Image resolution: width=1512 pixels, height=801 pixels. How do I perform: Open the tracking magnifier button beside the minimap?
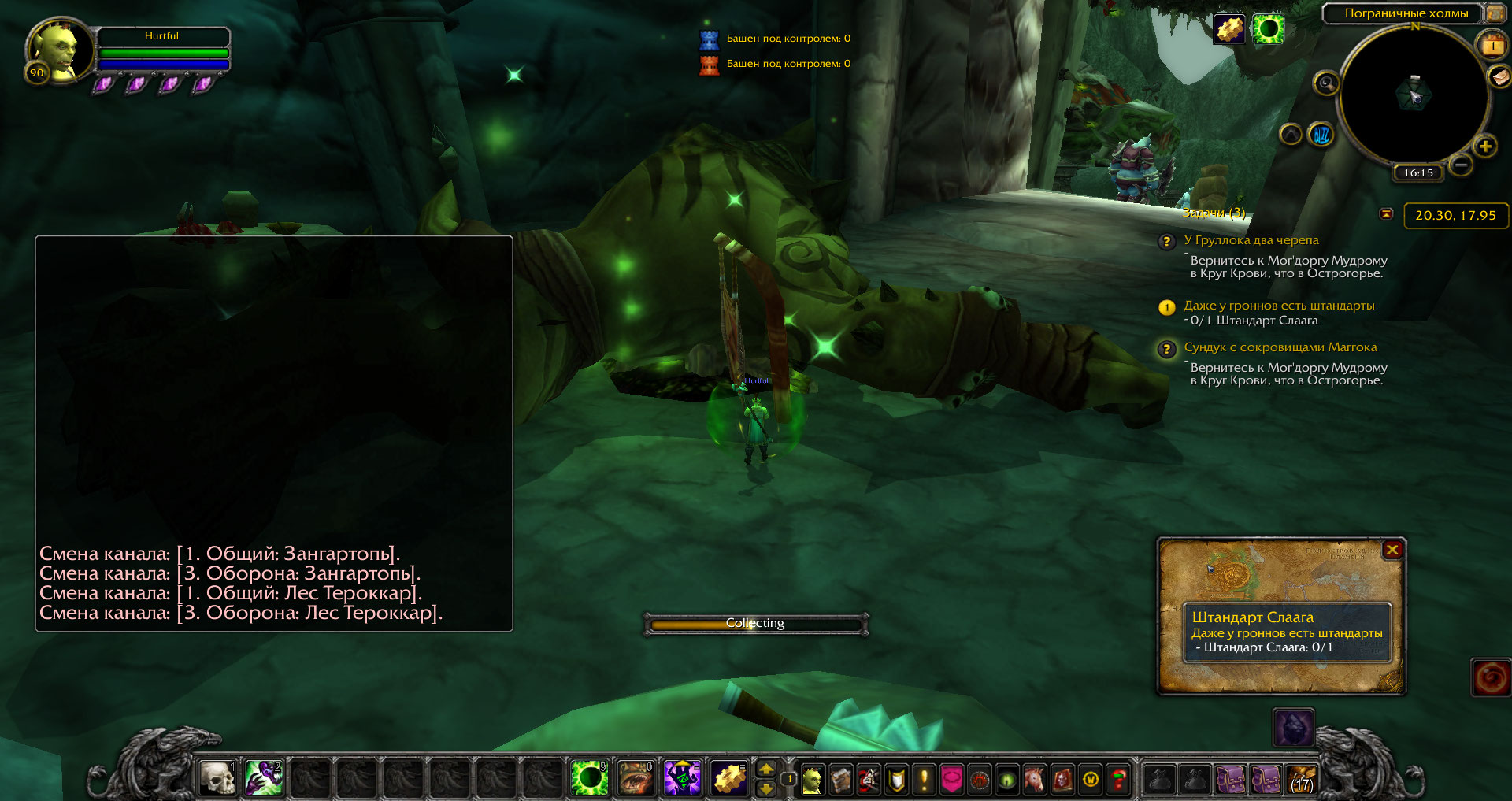1326,83
